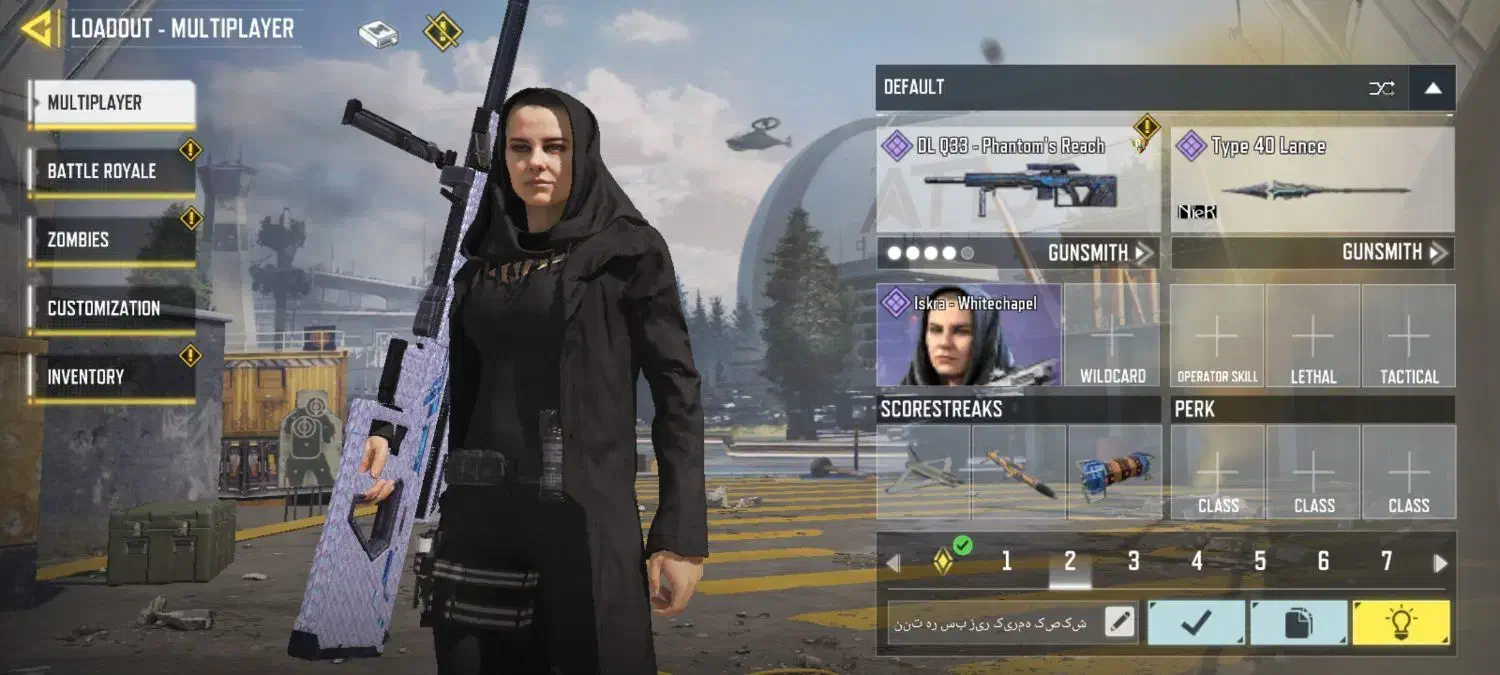The image size is (1500, 675).
Task: Select the Customization tab
Action: tap(110, 308)
